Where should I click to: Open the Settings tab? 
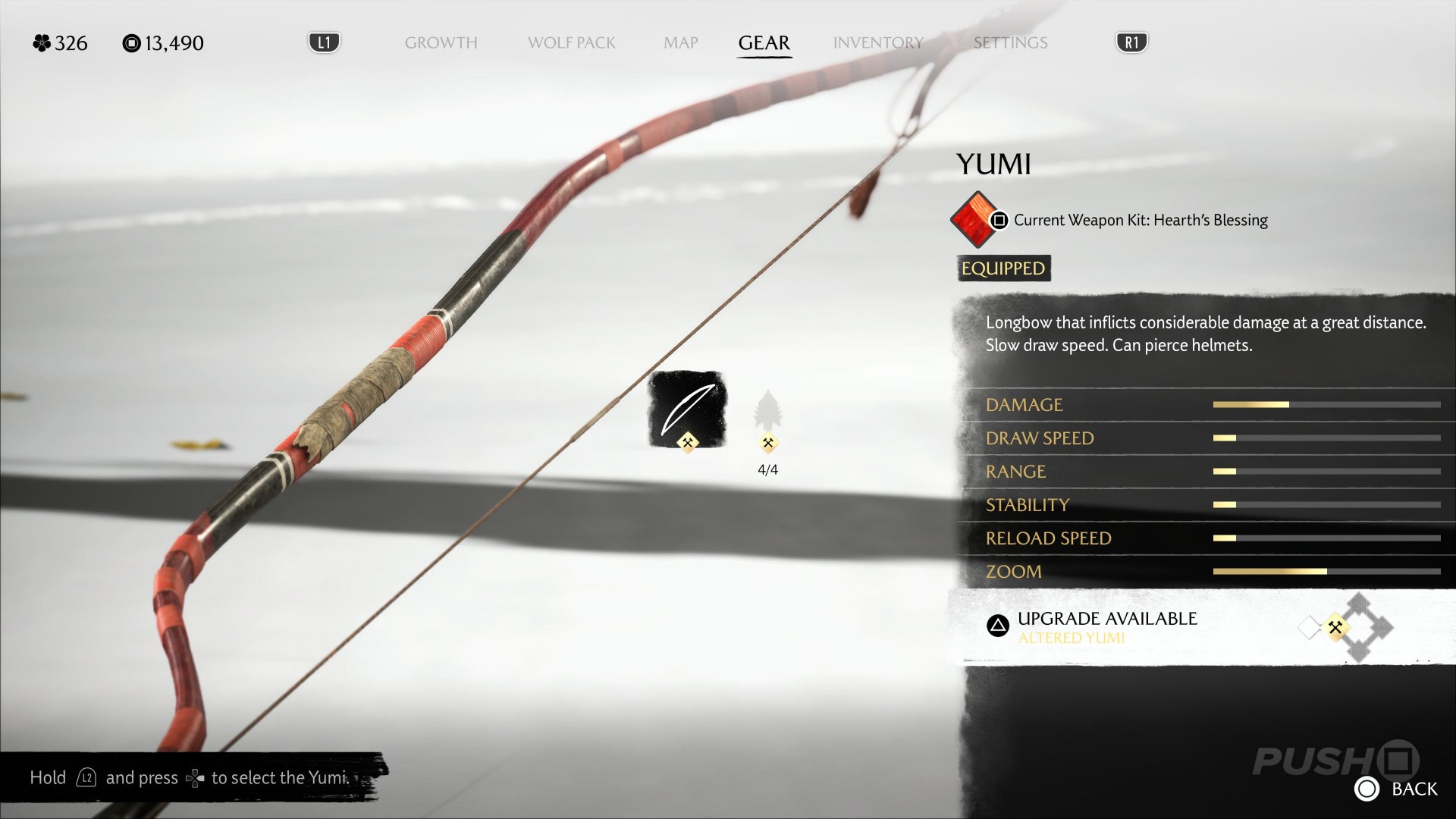(1010, 43)
